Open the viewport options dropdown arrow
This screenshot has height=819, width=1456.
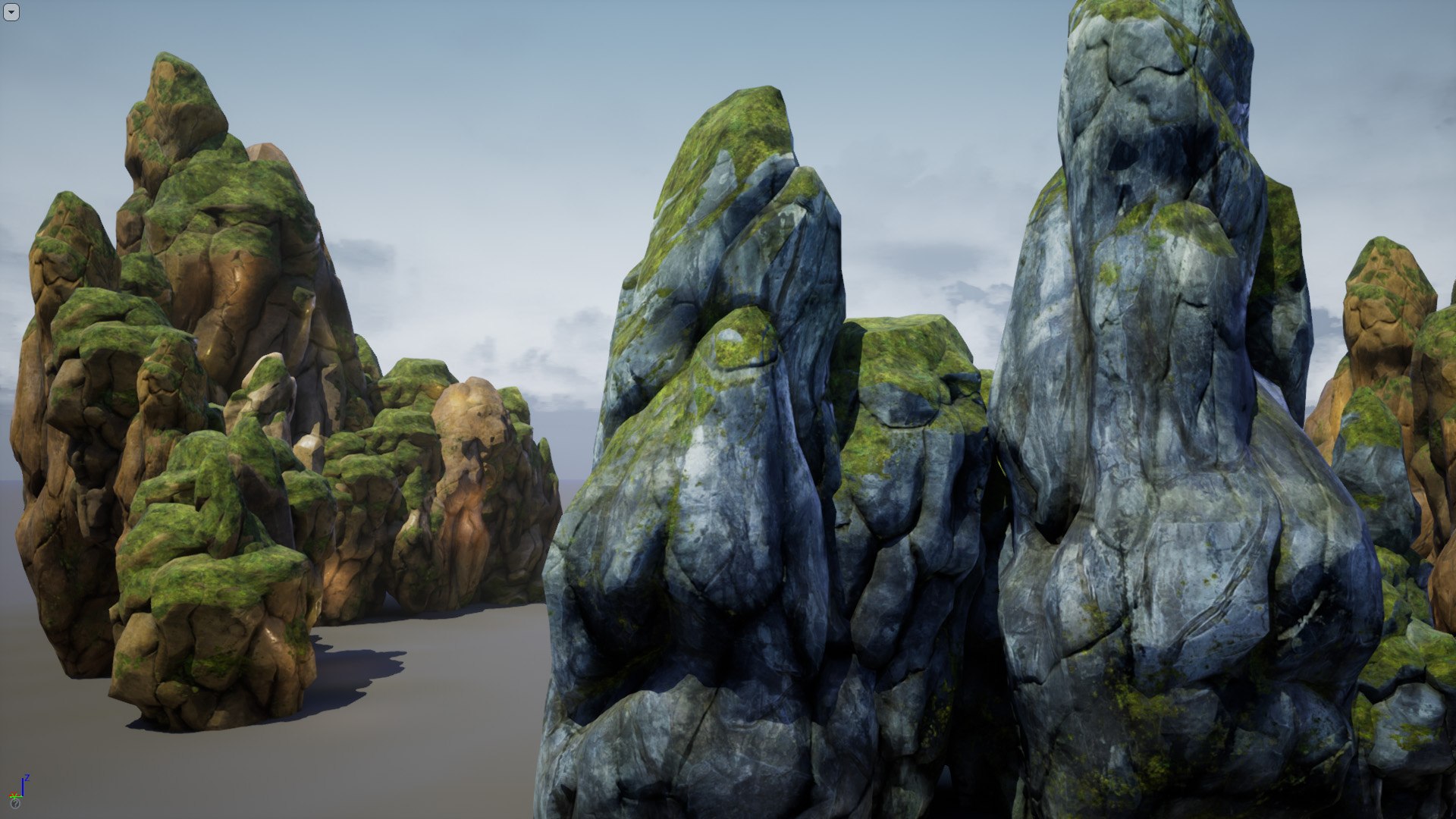[x=11, y=12]
